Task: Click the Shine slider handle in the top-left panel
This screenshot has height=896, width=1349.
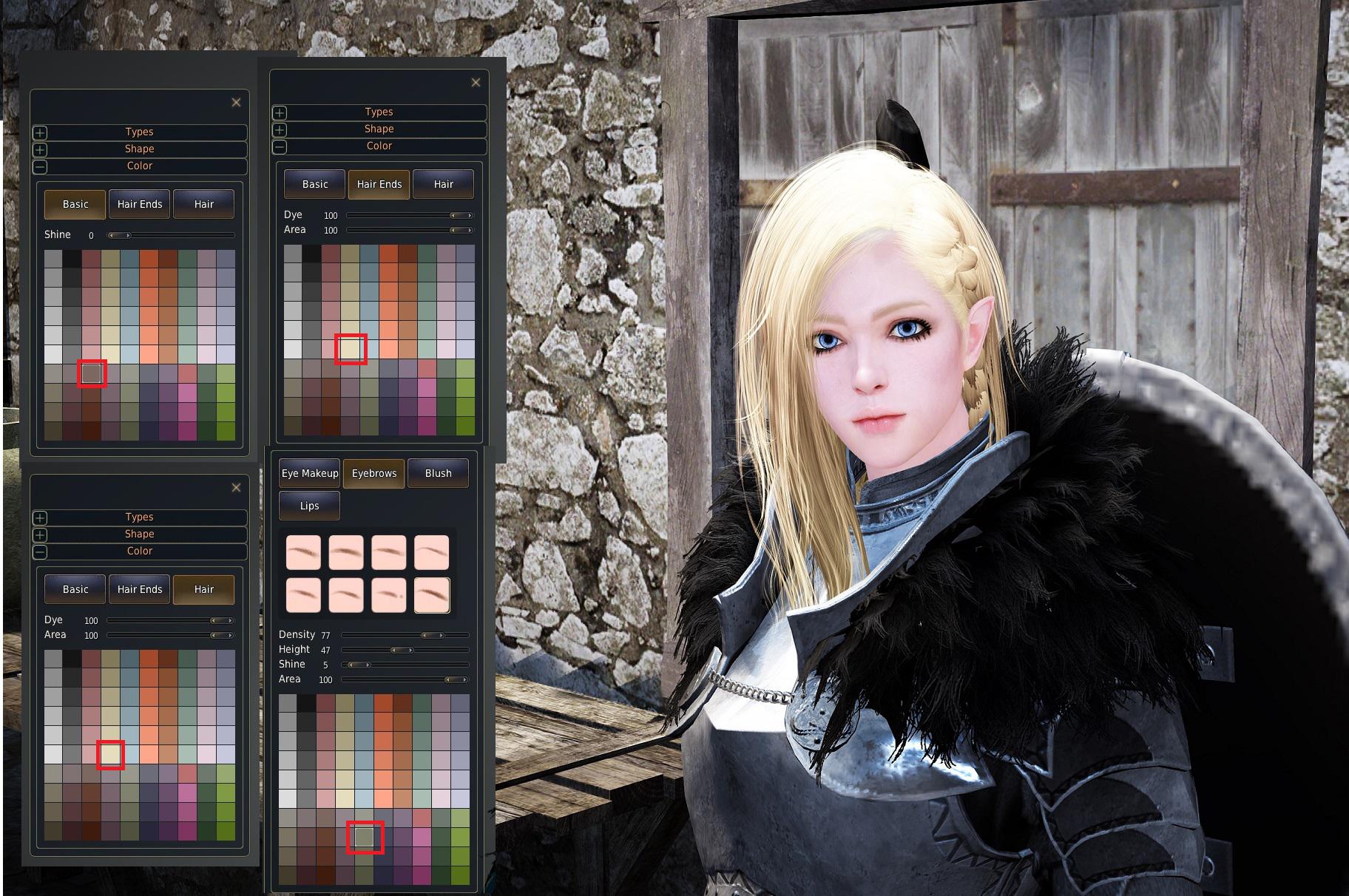Action: click(x=121, y=235)
